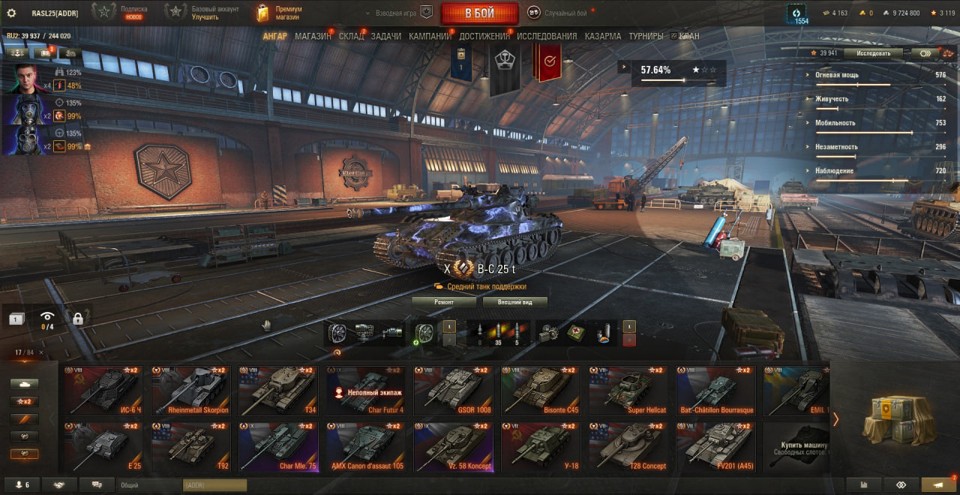Open the Внешний вид customization
Image resolution: width=960 pixels, height=495 pixels.
pos(515,301)
